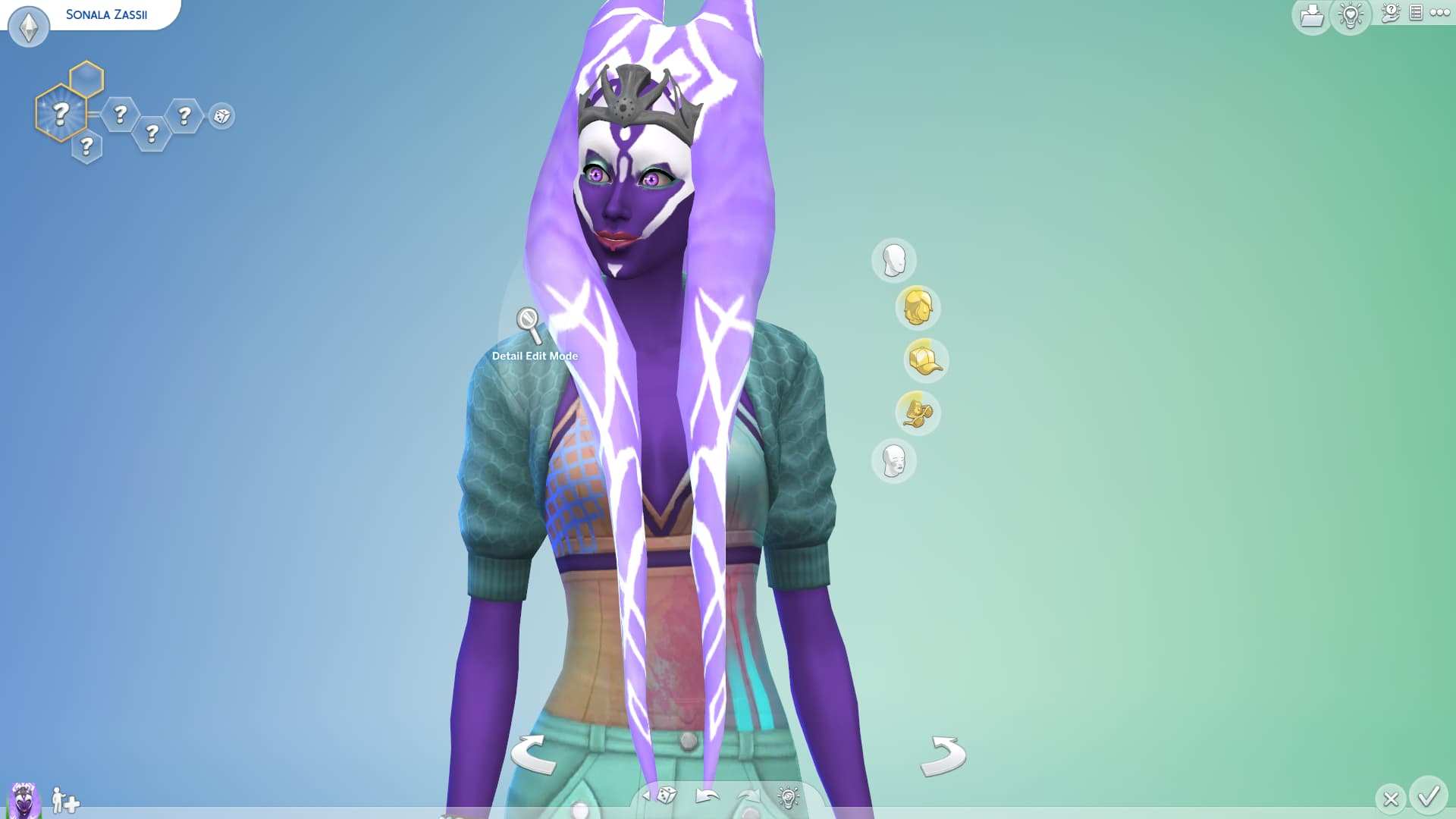The width and height of the screenshot is (1456, 819).
Task: Save household to library via folder icon
Action: coord(1311,16)
